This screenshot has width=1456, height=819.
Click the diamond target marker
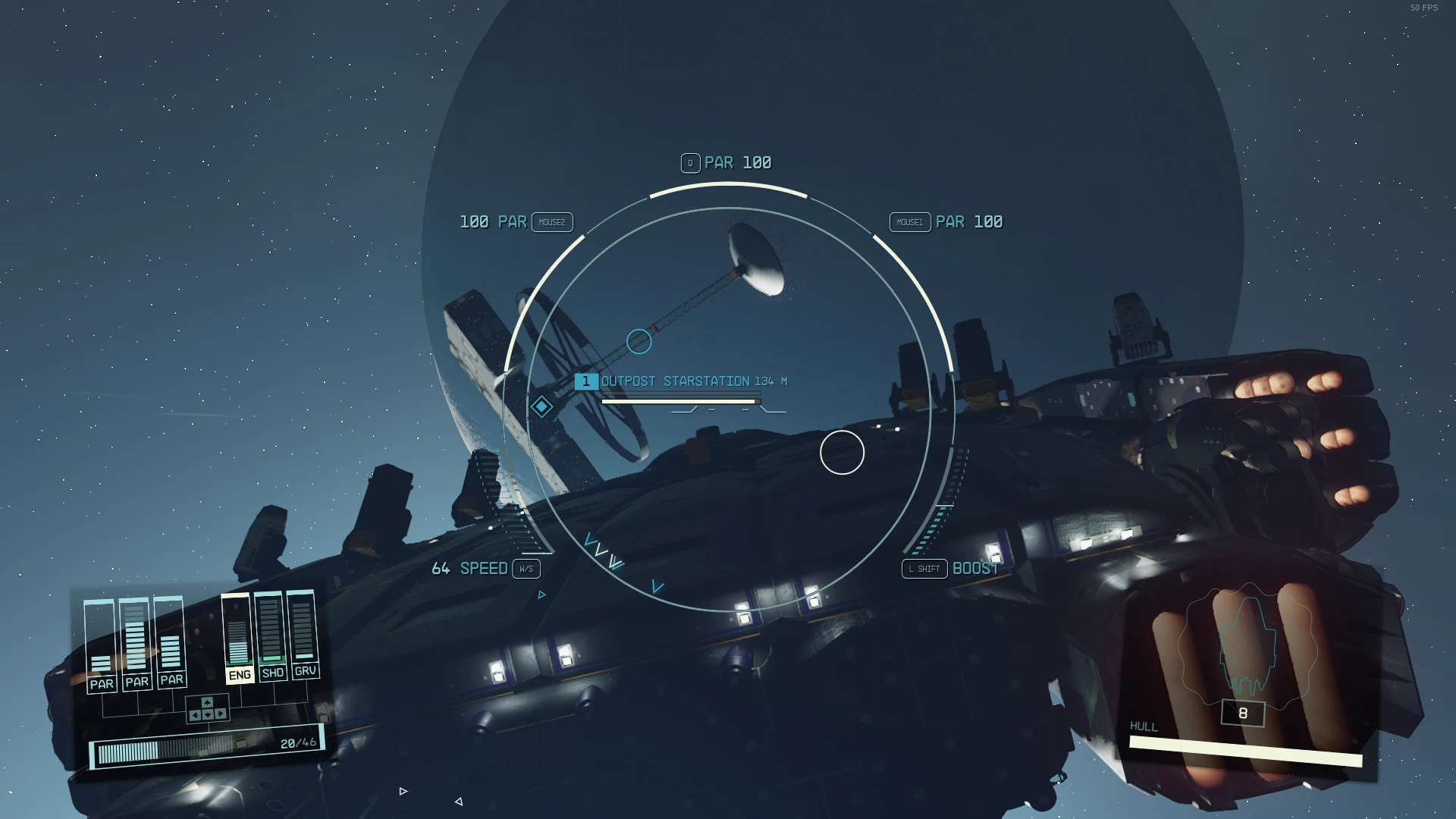pyautogui.click(x=541, y=407)
